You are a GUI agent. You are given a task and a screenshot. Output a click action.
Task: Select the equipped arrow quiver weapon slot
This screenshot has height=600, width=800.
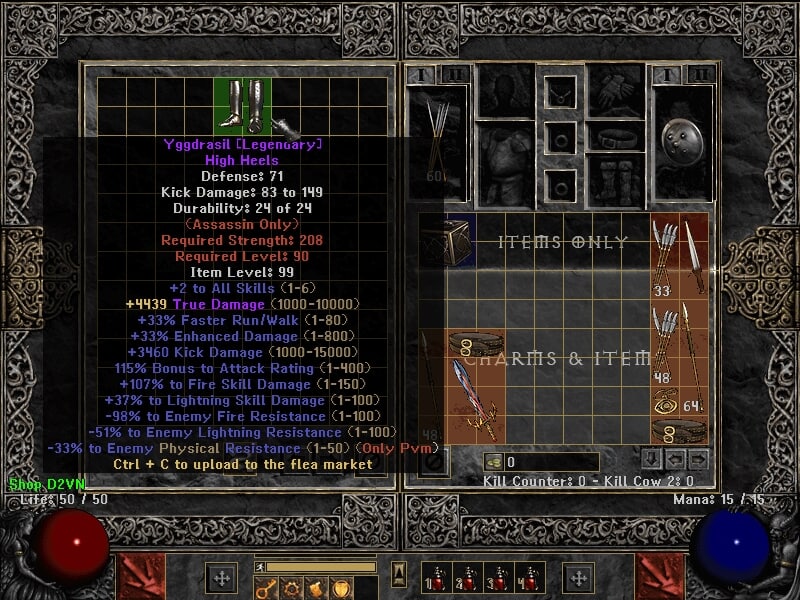click(x=437, y=140)
